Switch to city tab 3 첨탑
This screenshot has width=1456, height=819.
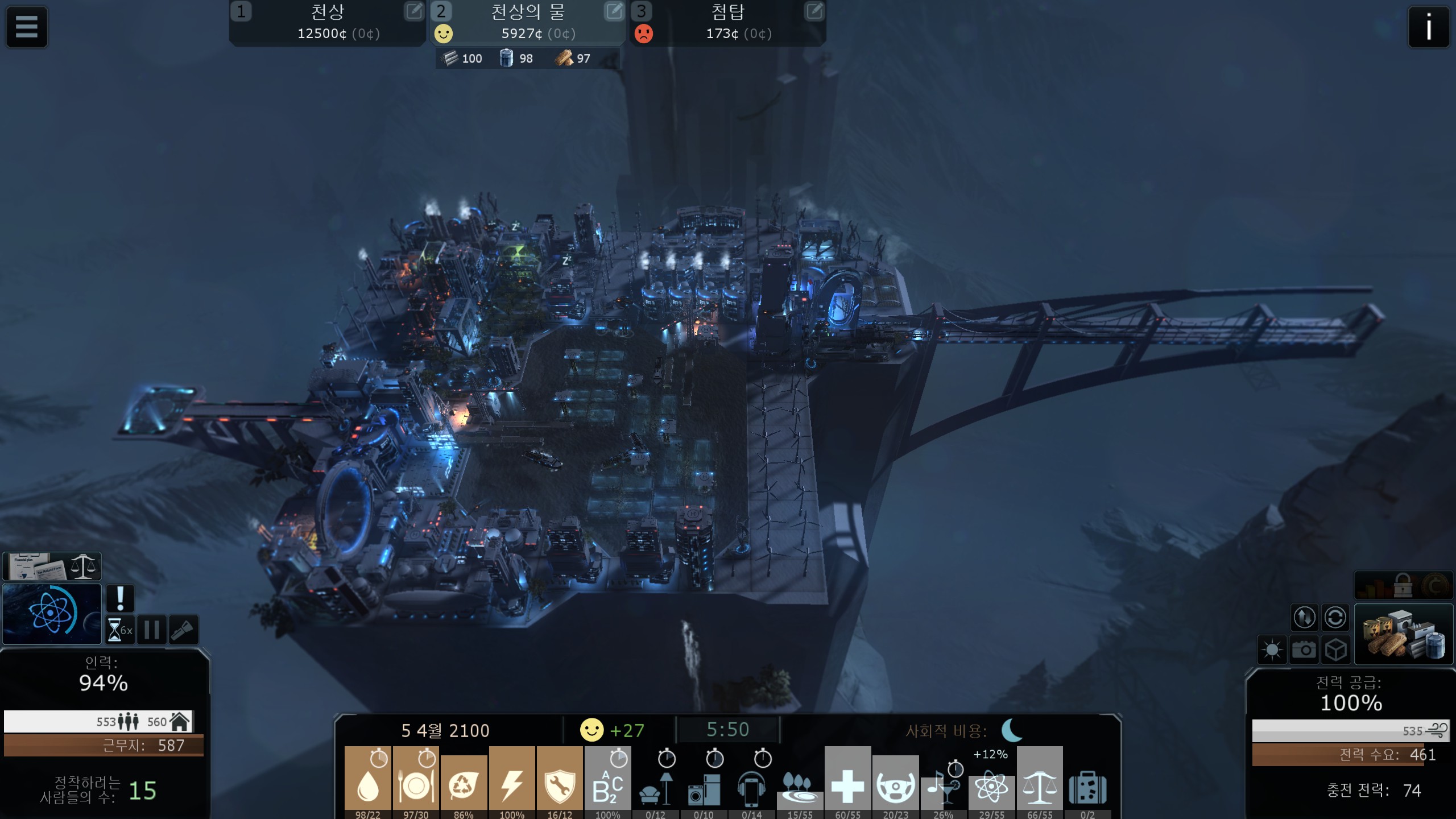click(728, 23)
